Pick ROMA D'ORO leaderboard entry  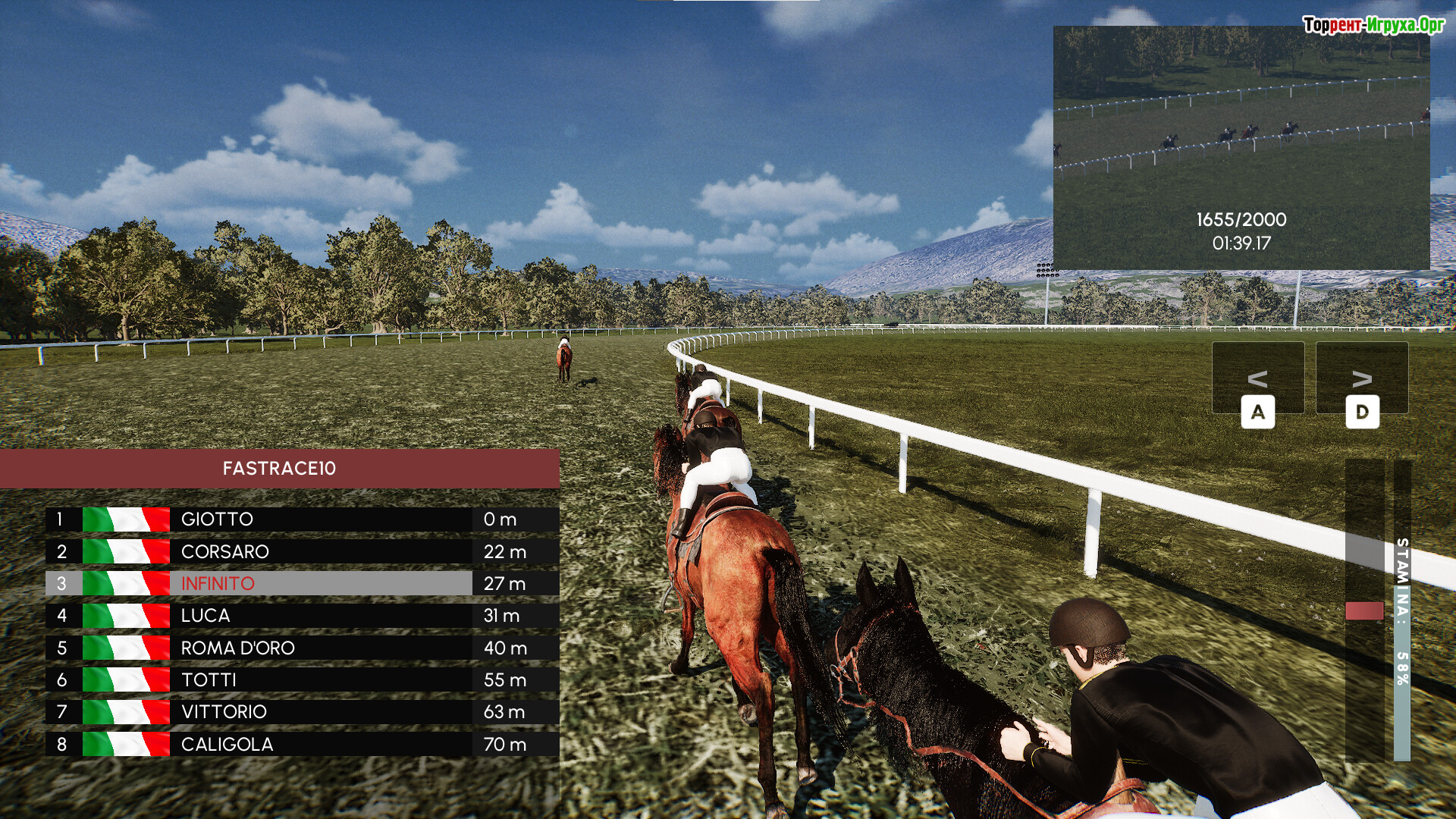[x=302, y=648]
